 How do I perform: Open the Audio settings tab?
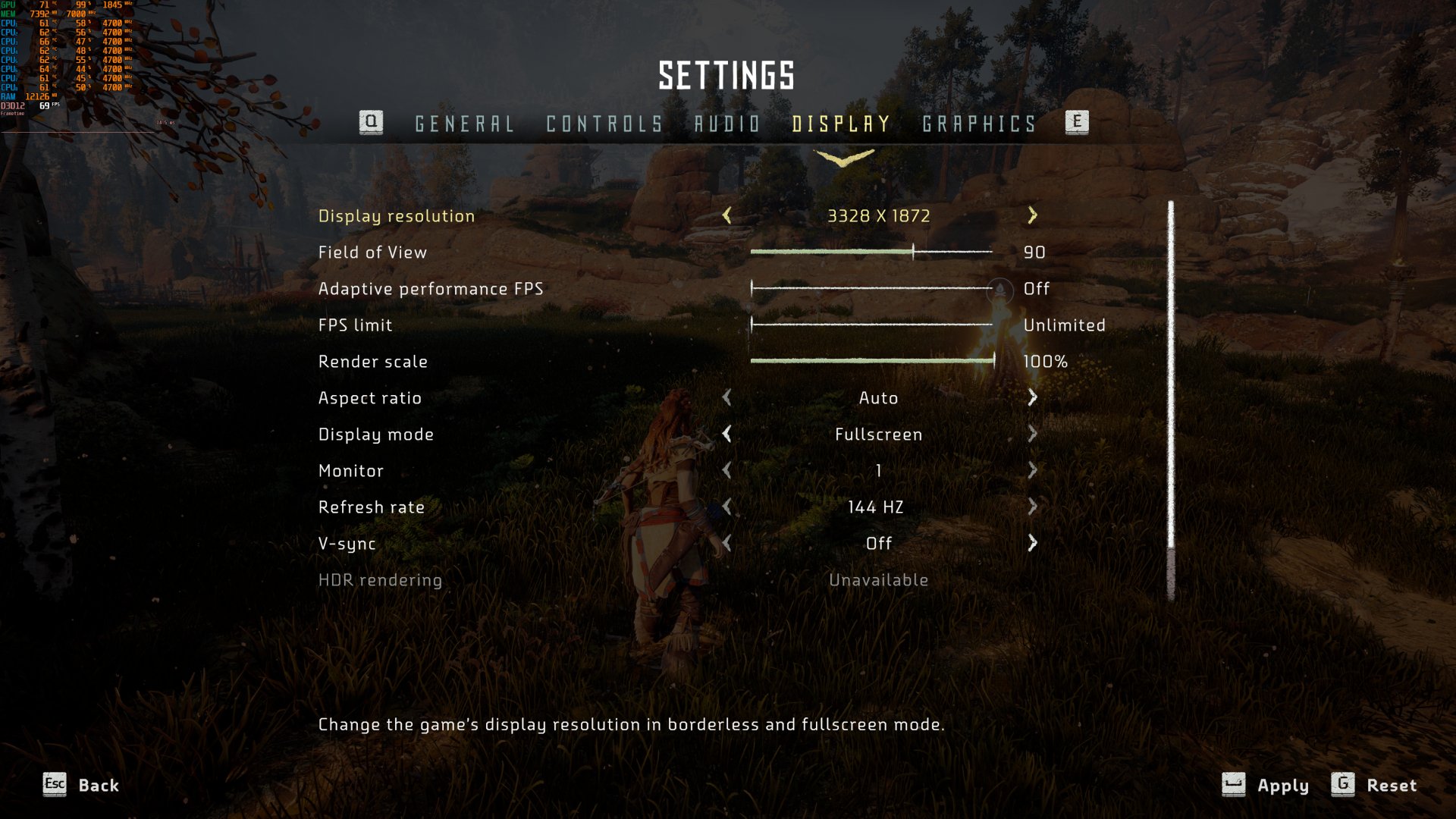726,124
